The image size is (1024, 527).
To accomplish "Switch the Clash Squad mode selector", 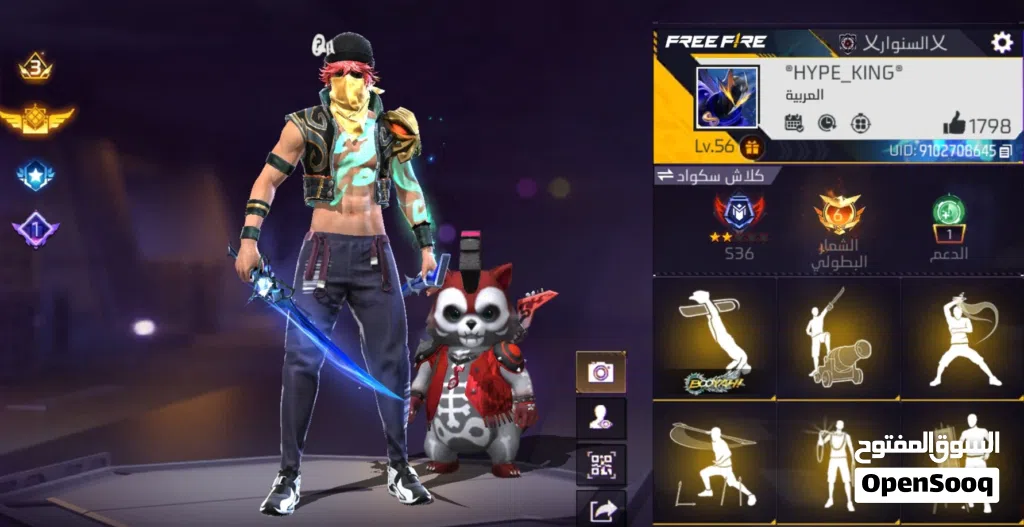I will [665, 176].
